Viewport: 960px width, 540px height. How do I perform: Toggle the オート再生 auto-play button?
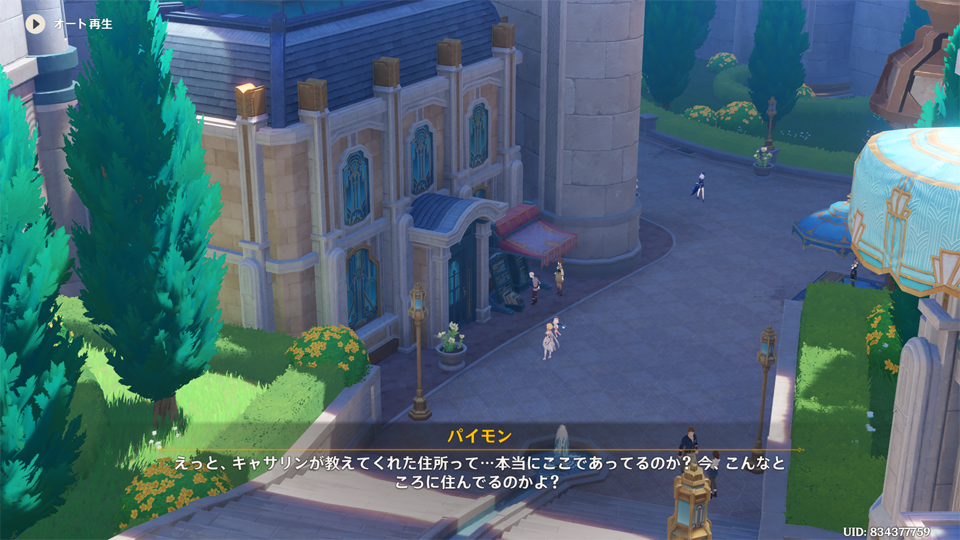pyautogui.click(x=36, y=22)
